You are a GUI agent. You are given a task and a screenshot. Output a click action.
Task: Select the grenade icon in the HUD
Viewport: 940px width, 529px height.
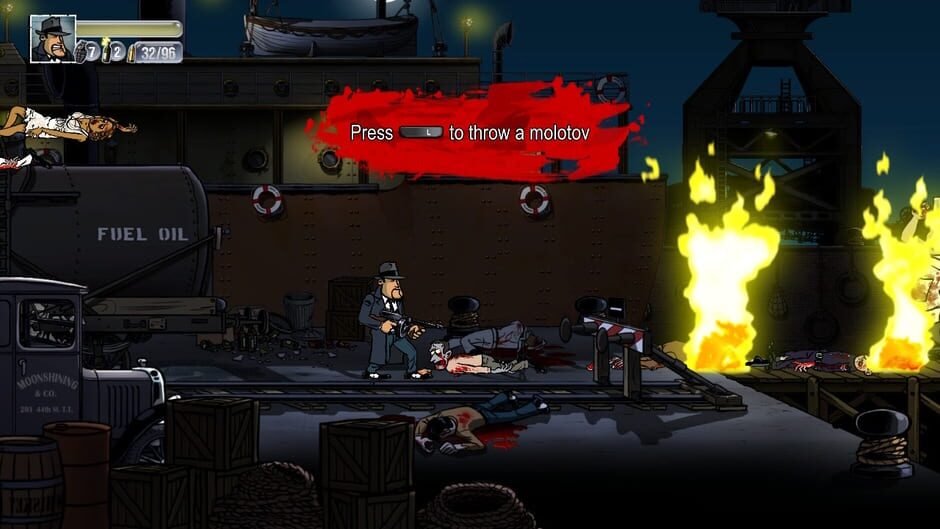coord(81,51)
